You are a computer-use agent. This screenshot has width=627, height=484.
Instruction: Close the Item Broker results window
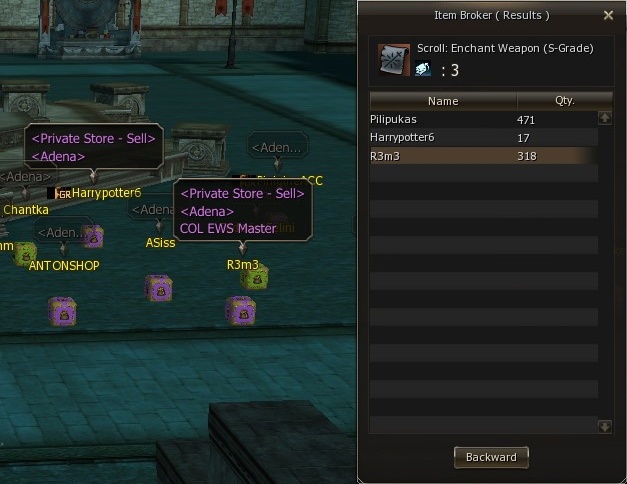pyautogui.click(x=608, y=16)
